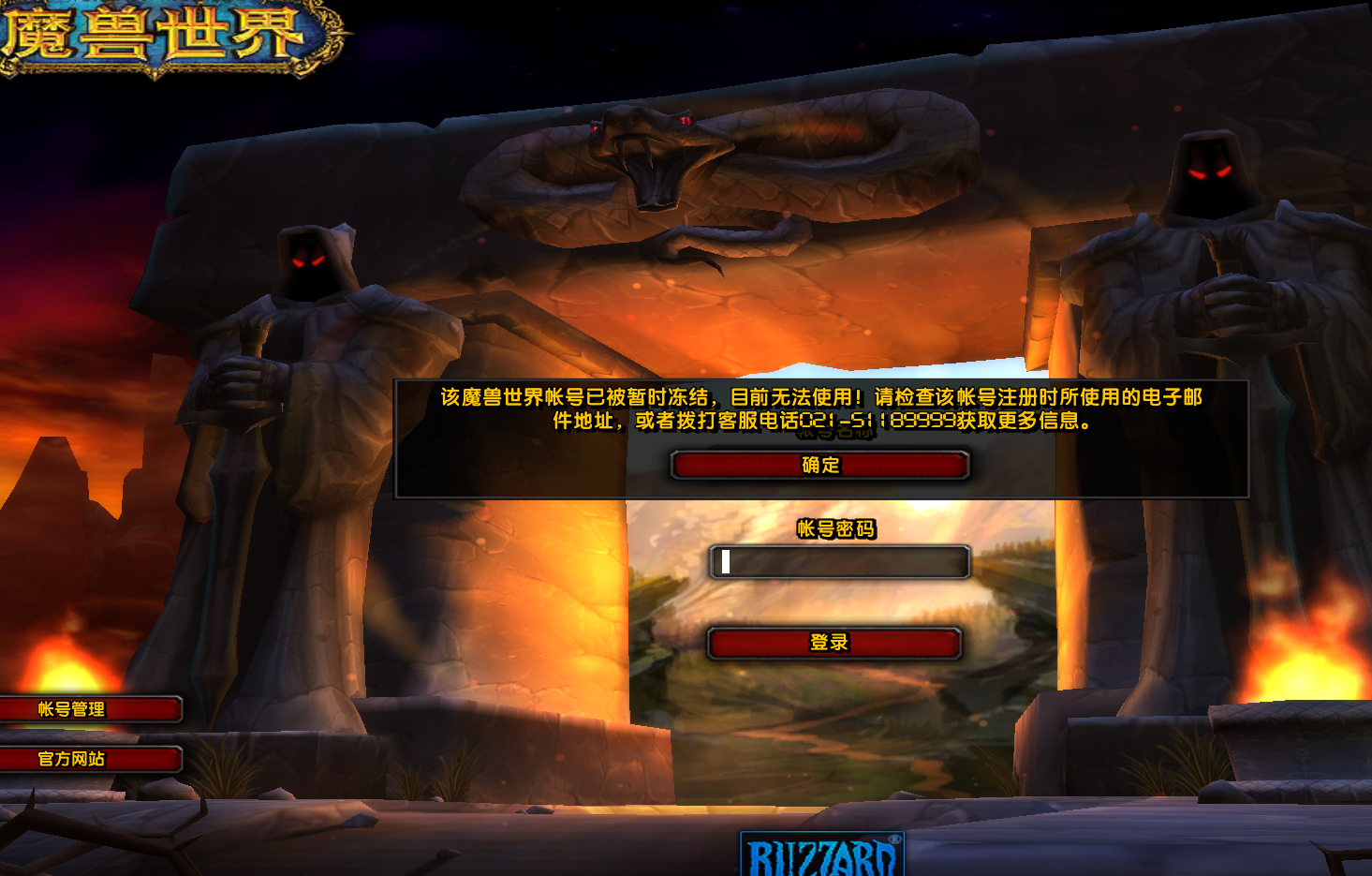Click the 帐号密码 password input field

[x=839, y=562]
